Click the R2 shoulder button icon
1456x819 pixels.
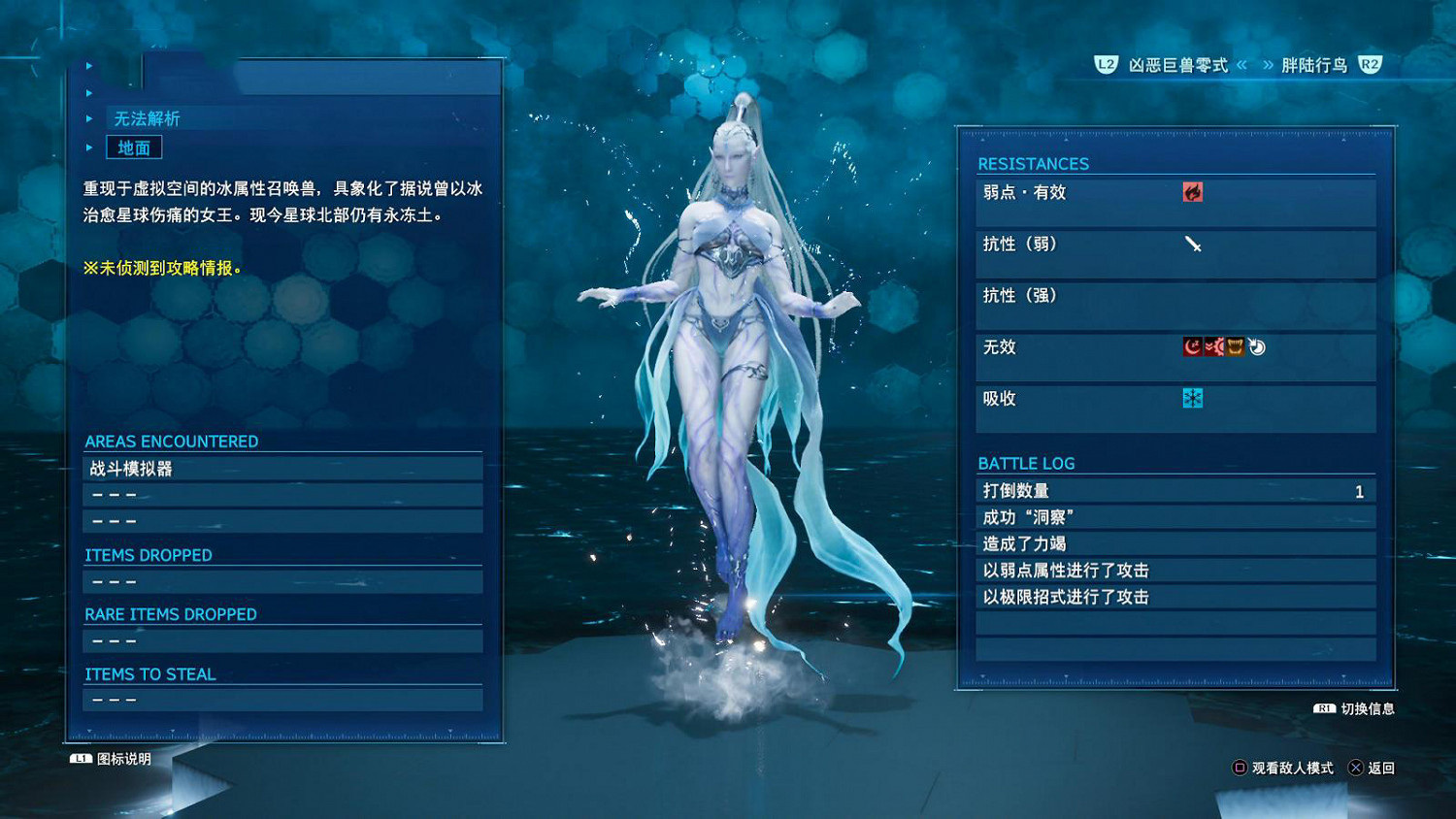[1370, 65]
